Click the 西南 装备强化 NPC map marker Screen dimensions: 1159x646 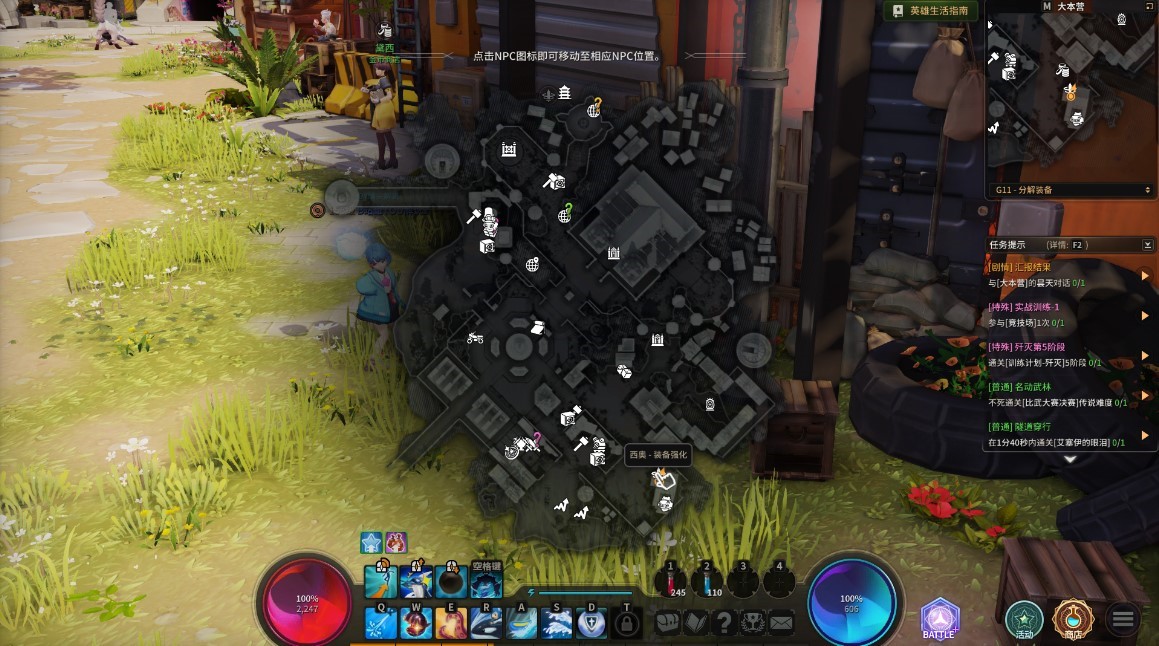(x=665, y=481)
